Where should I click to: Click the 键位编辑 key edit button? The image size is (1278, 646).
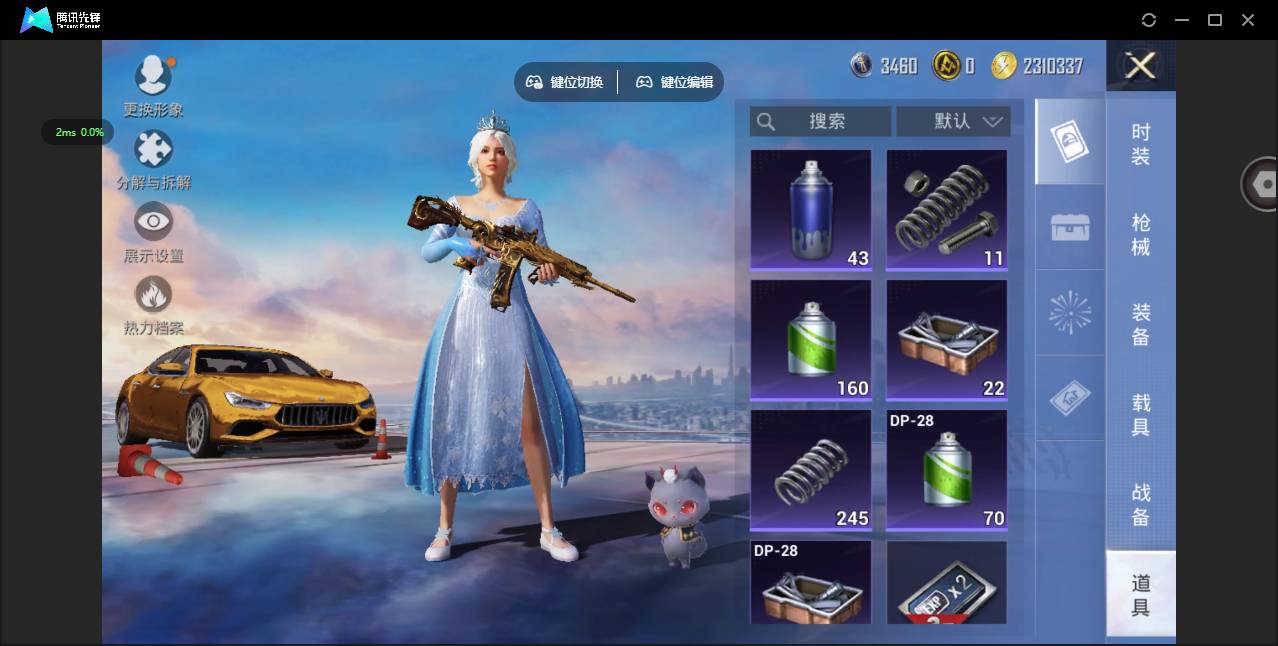(675, 82)
